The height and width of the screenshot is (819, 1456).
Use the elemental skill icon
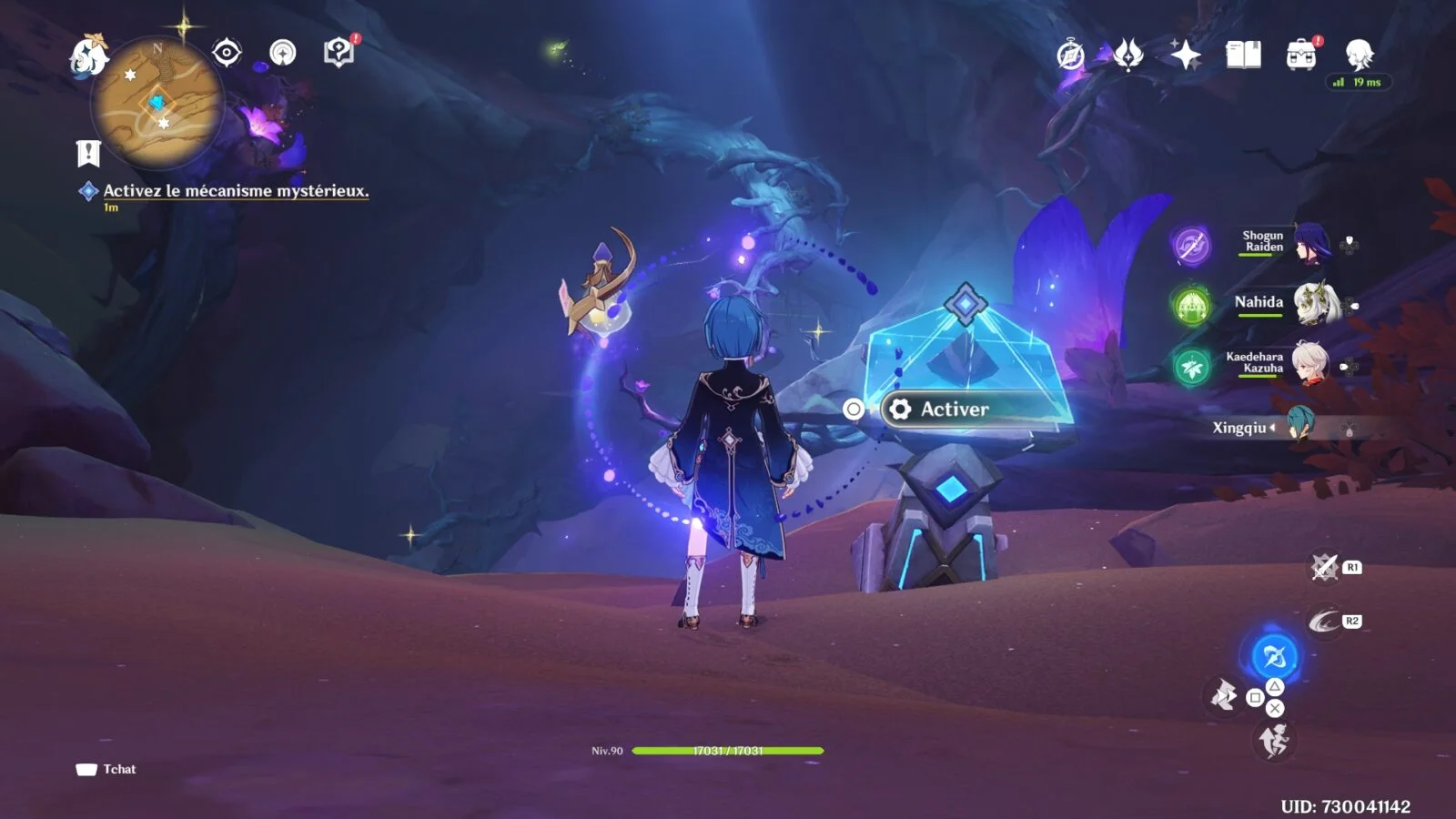(1324, 621)
